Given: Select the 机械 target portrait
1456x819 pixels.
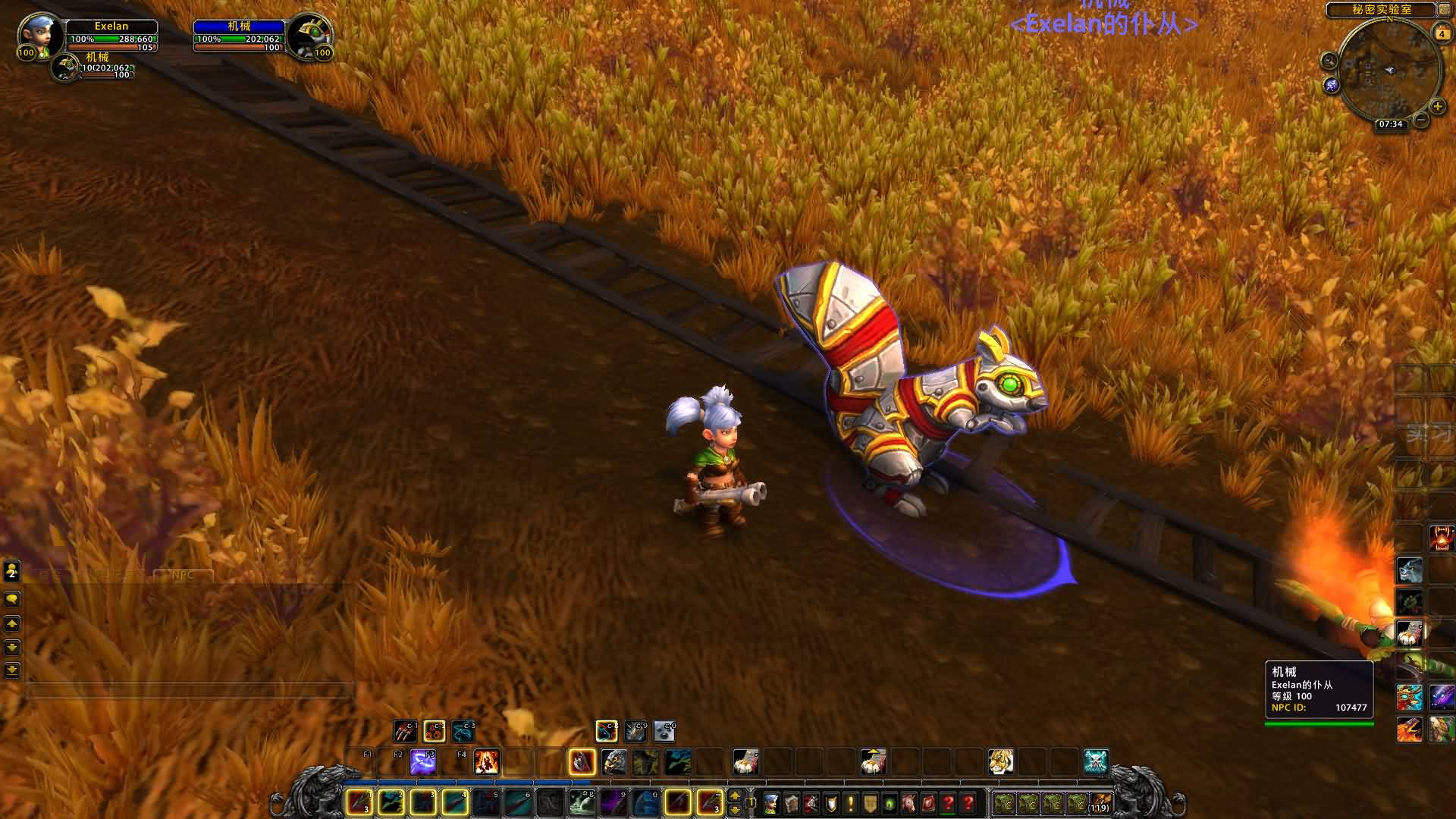Looking at the screenshot, I should pyautogui.click(x=309, y=36).
